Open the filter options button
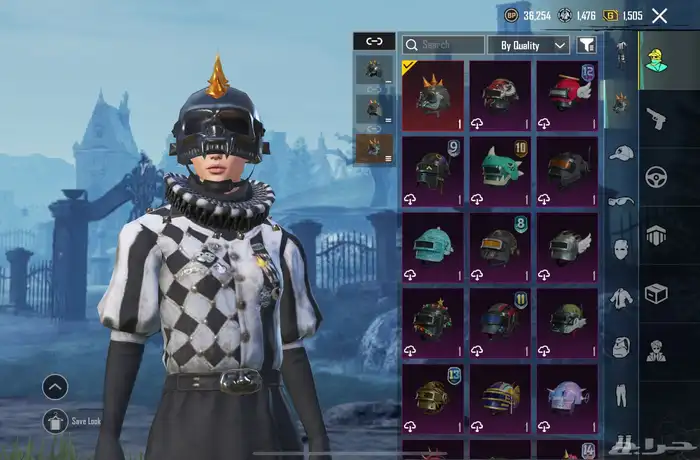 pyautogui.click(x=587, y=45)
